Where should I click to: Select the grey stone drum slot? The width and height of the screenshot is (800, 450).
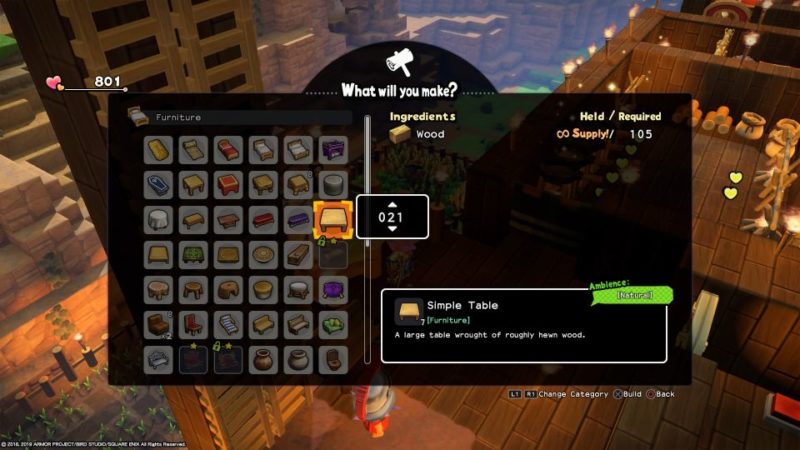332,184
